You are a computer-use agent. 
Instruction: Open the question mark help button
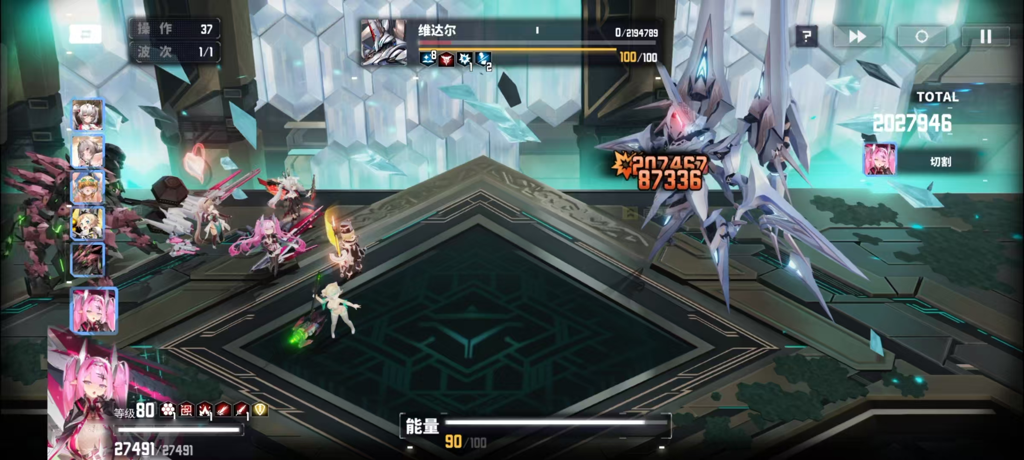[x=806, y=37]
